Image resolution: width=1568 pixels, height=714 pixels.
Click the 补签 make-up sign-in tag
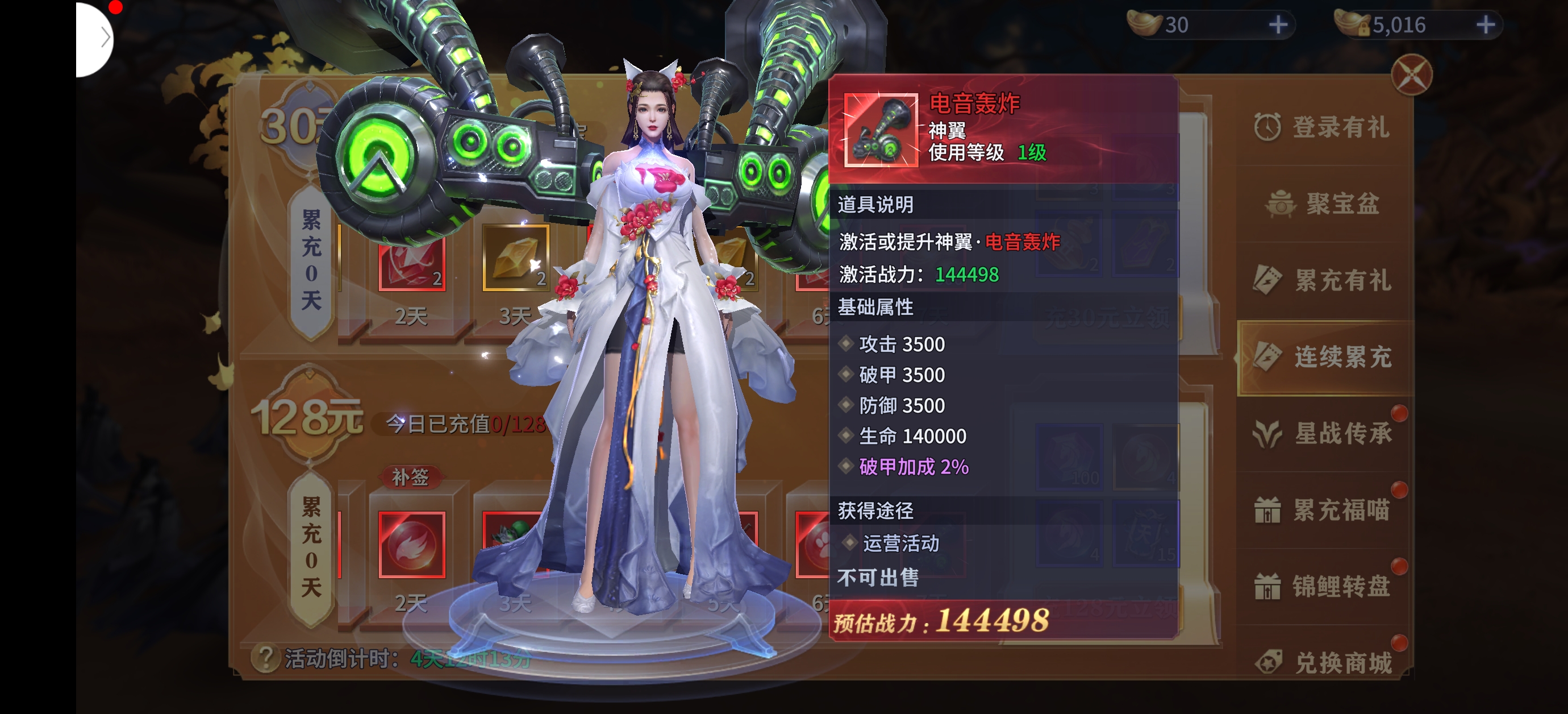pos(410,477)
